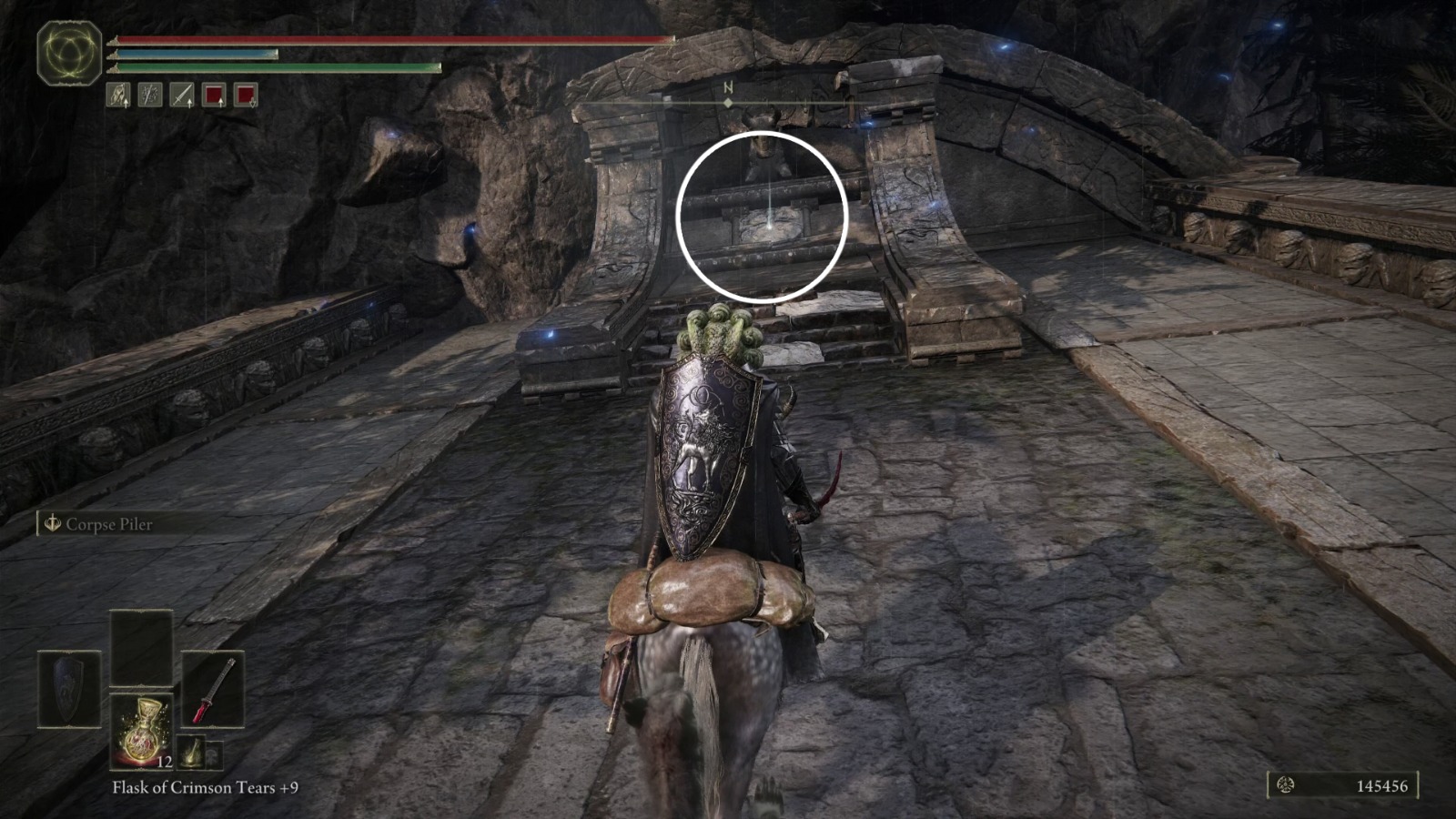The width and height of the screenshot is (1456, 819).
Task: Click the golden rune arcs emblem top-left
Action: click(68, 52)
